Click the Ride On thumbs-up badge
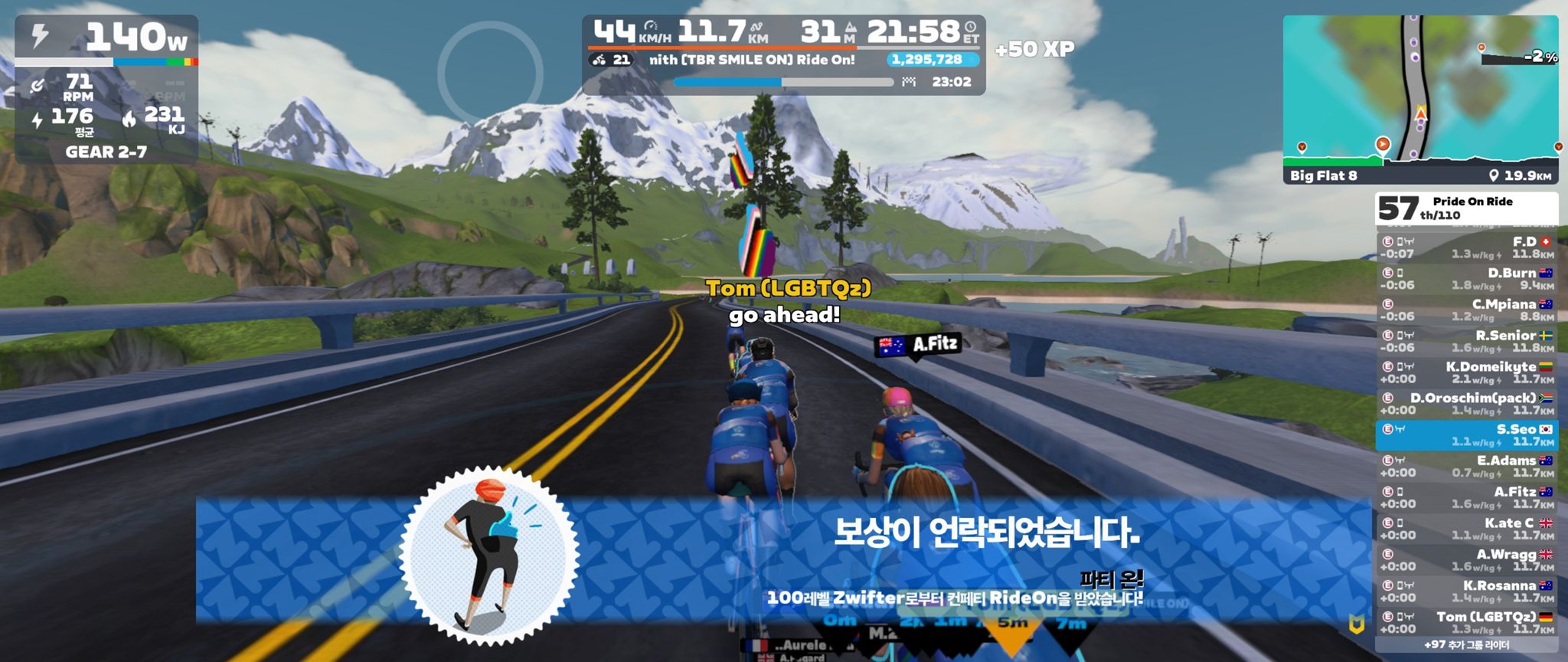 pos(489,554)
